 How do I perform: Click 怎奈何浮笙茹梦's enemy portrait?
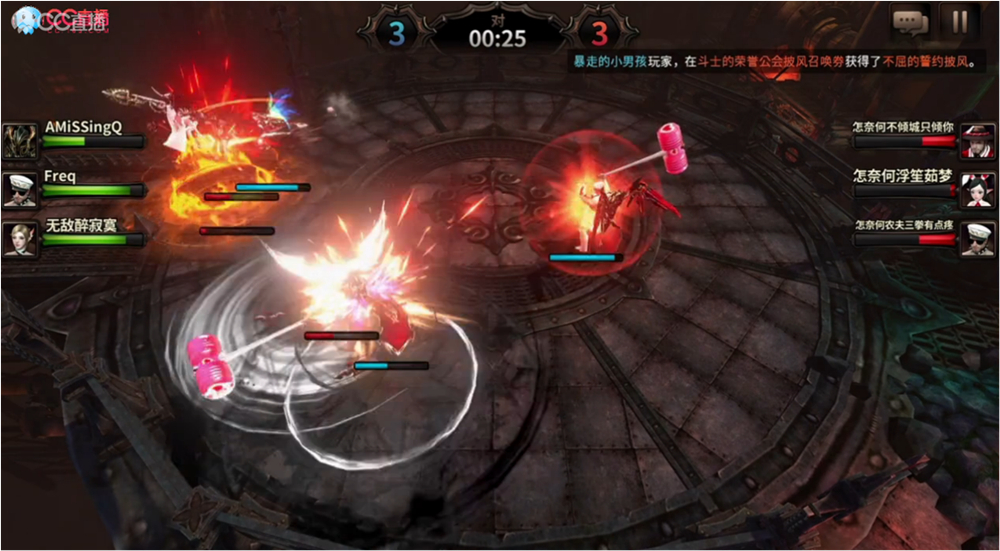[x=978, y=189]
